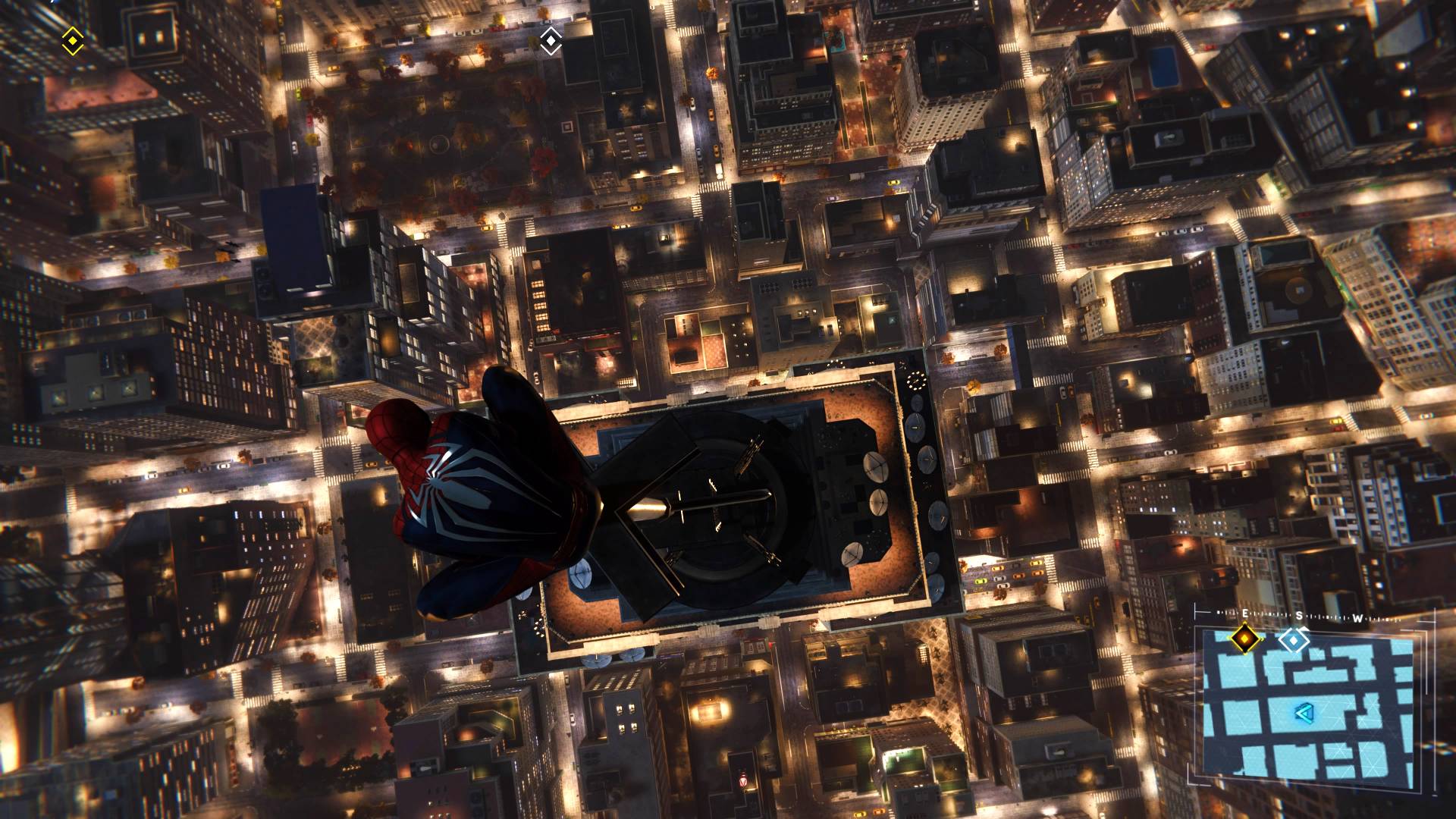1456x819 pixels.
Task: Select the gold diamond marker on minimap
Action: [x=1244, y=639]
